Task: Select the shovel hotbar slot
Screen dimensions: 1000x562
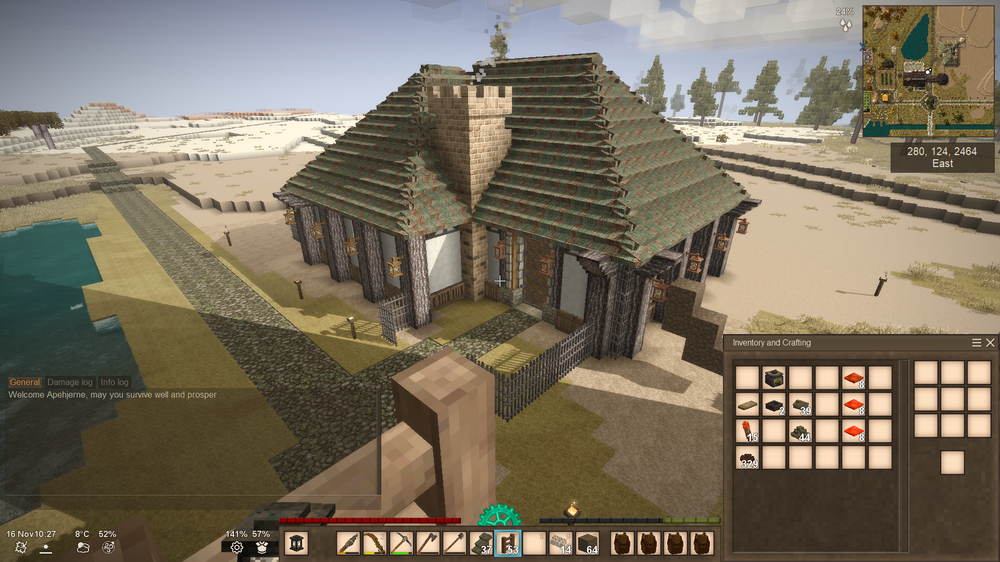Action: pyautogui.click(x=454, y=544)
